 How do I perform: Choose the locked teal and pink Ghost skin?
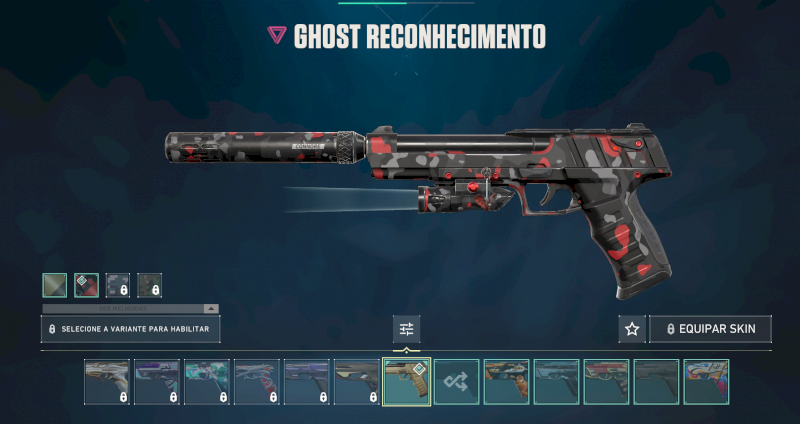pos(207,382)
